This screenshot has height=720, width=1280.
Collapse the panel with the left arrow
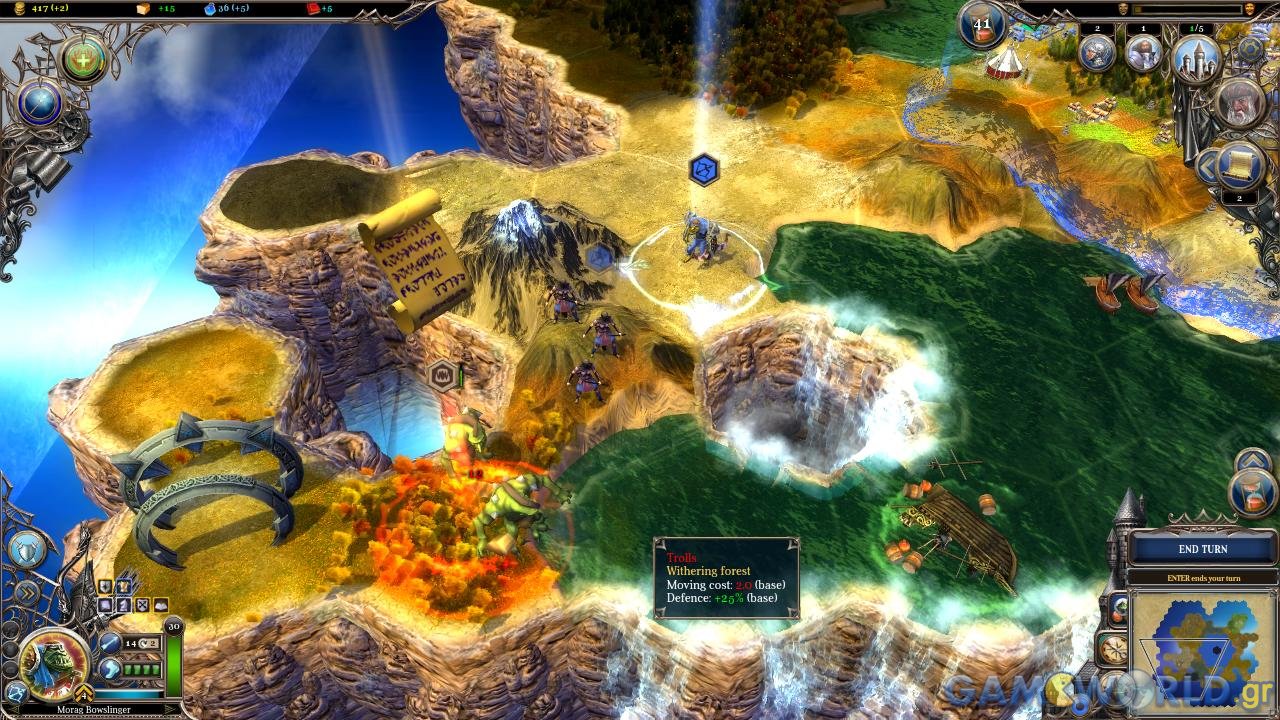(x=1206, y=165)
